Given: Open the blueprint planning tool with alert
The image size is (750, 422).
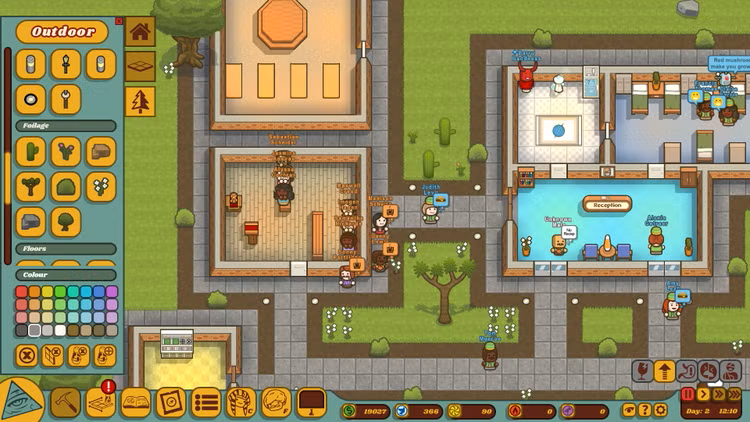Looking at the screenshot, I should tap(101, 402).
